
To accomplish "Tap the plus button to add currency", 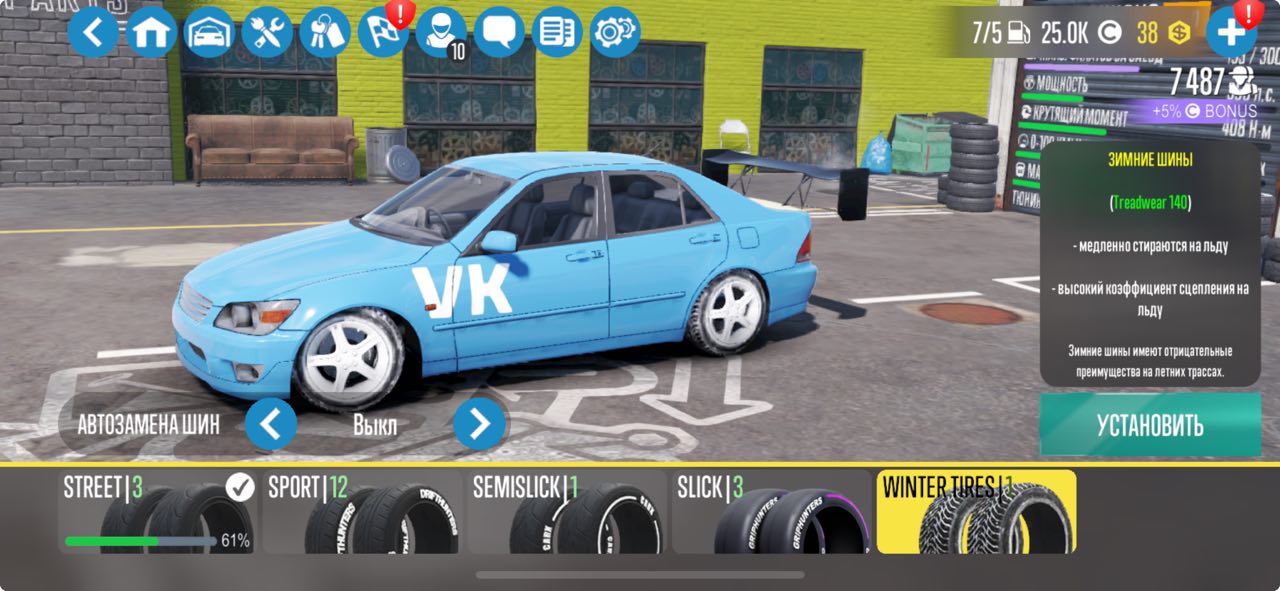I will 1231,32.
